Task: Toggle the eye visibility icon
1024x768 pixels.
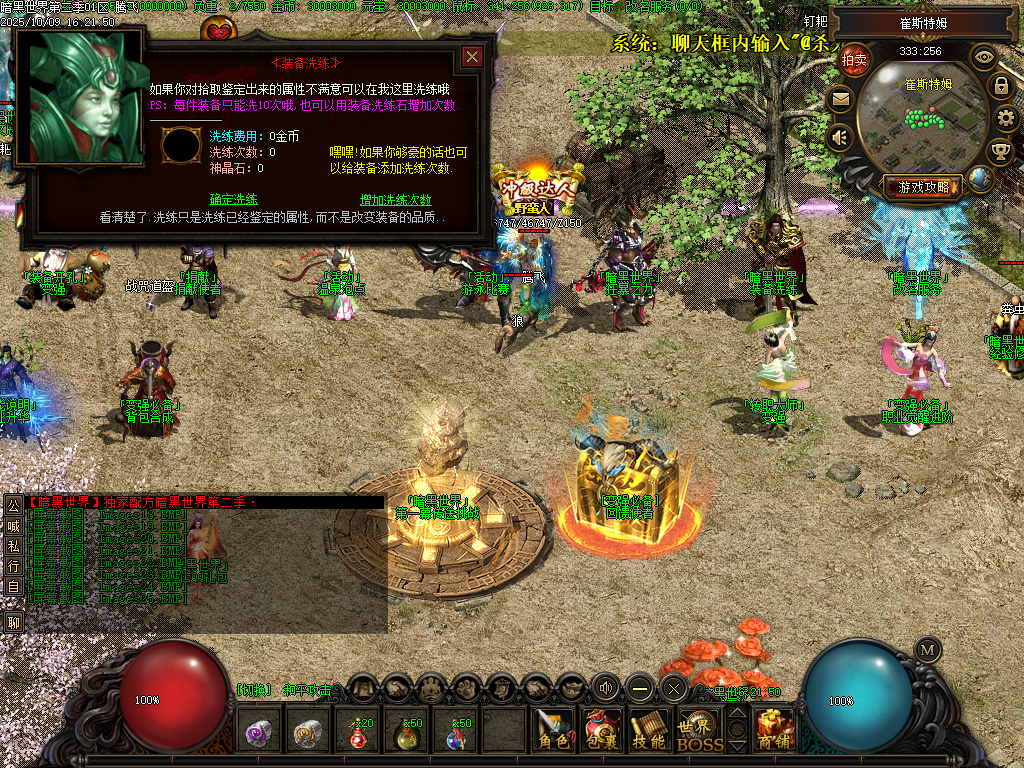Action: tap(984, 56)
